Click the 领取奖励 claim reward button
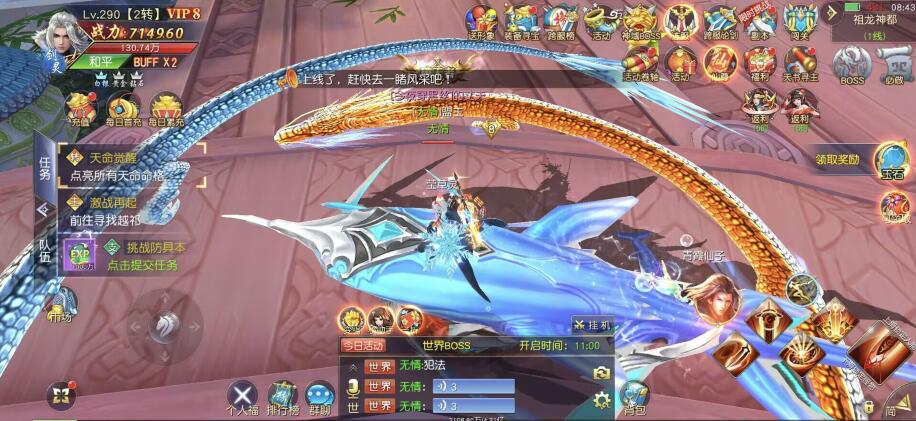Screen dimensions: 916x421 (x=837, y=159)
